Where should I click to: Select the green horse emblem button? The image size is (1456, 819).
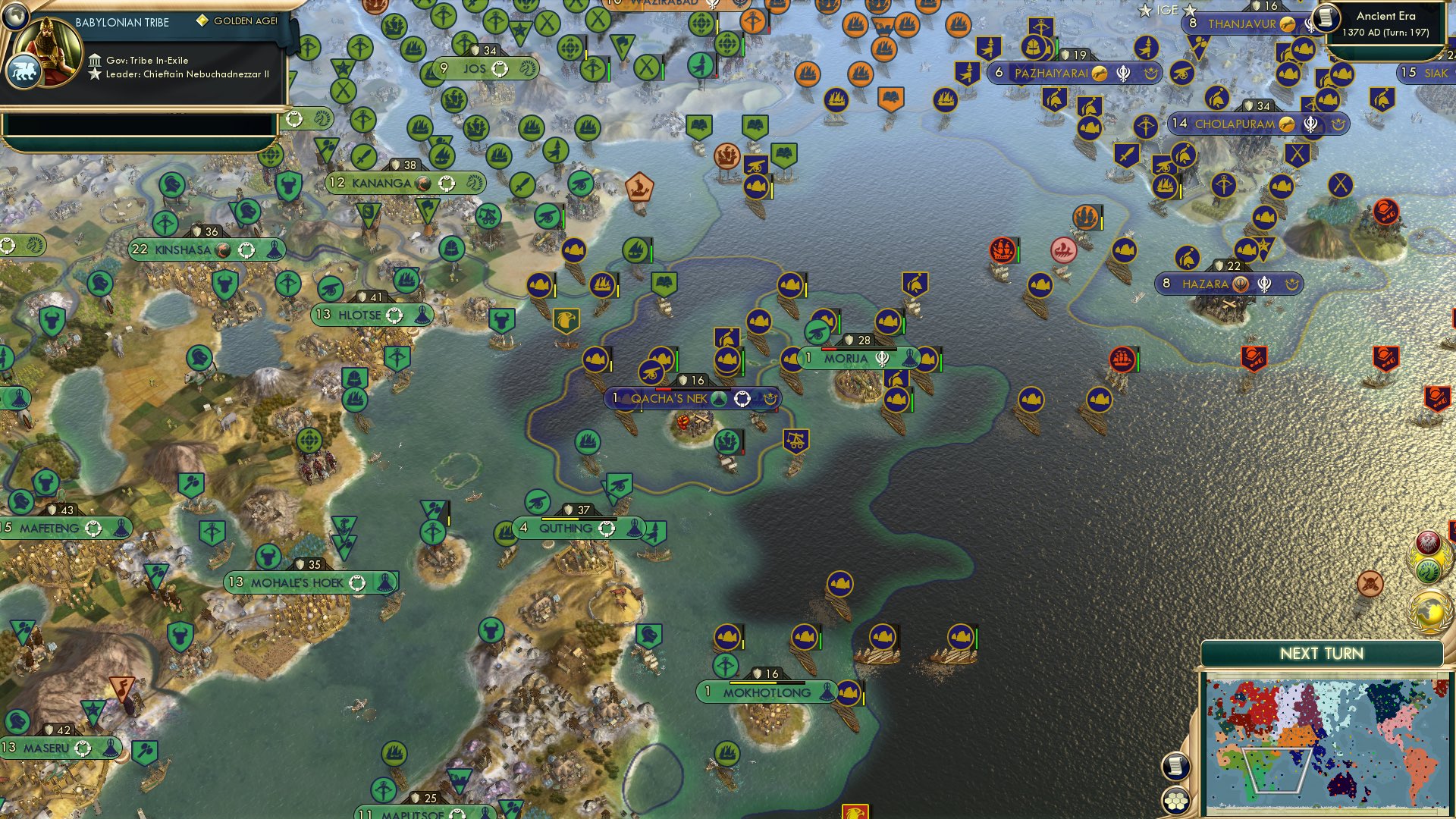[1429, 571]
